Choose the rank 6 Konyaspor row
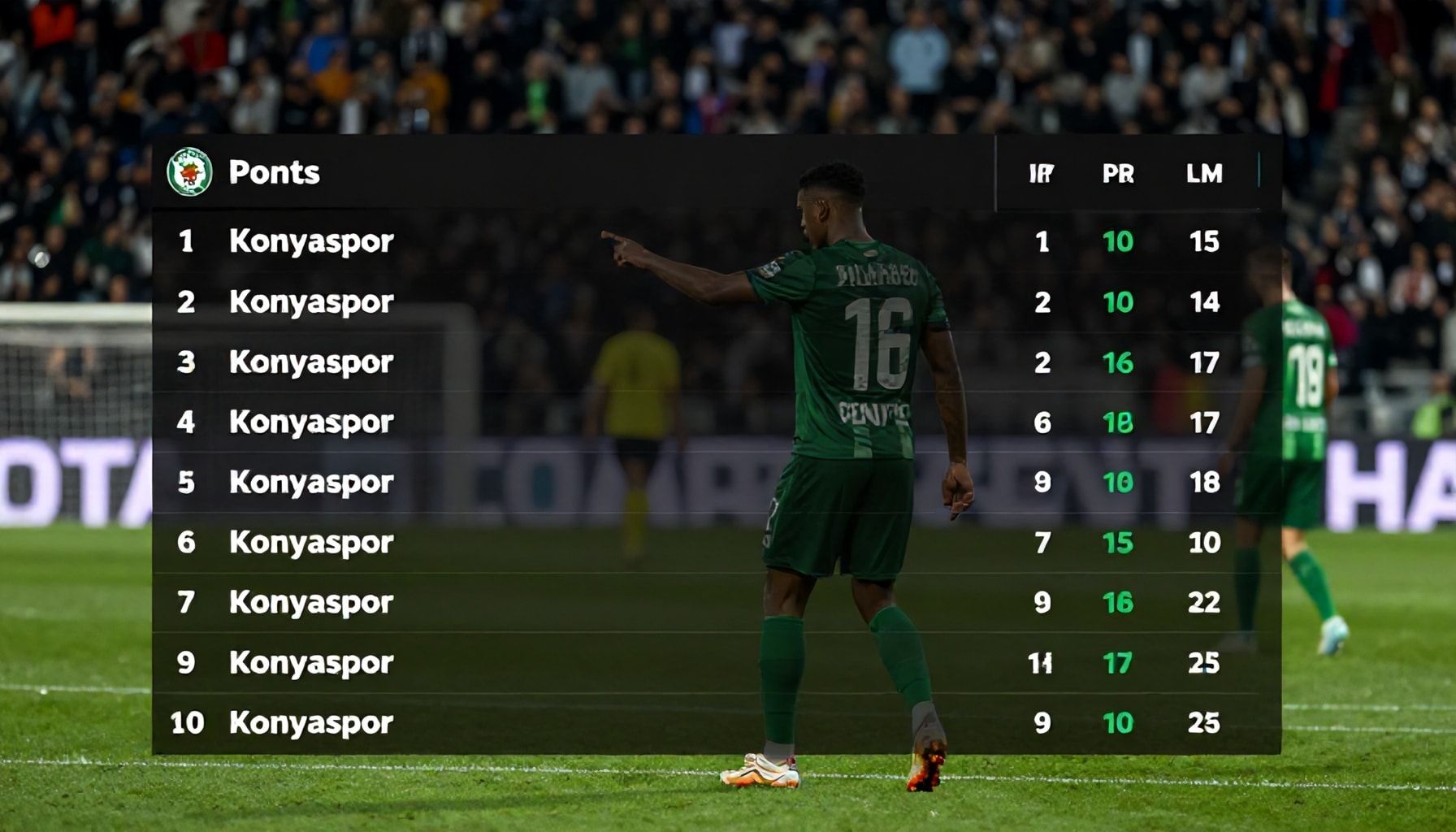 [x=311, y=543]
